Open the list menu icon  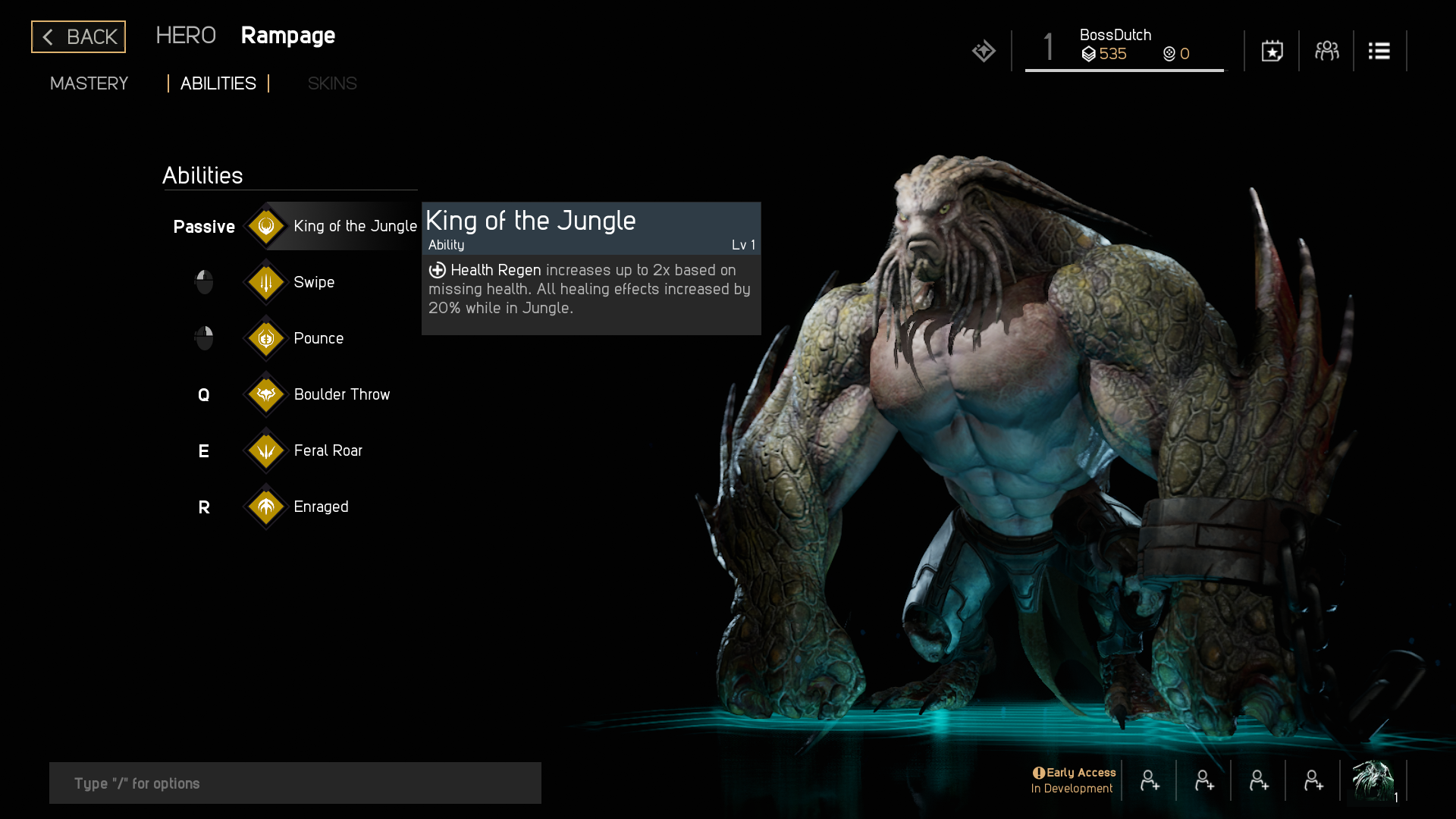[1379, 51]
